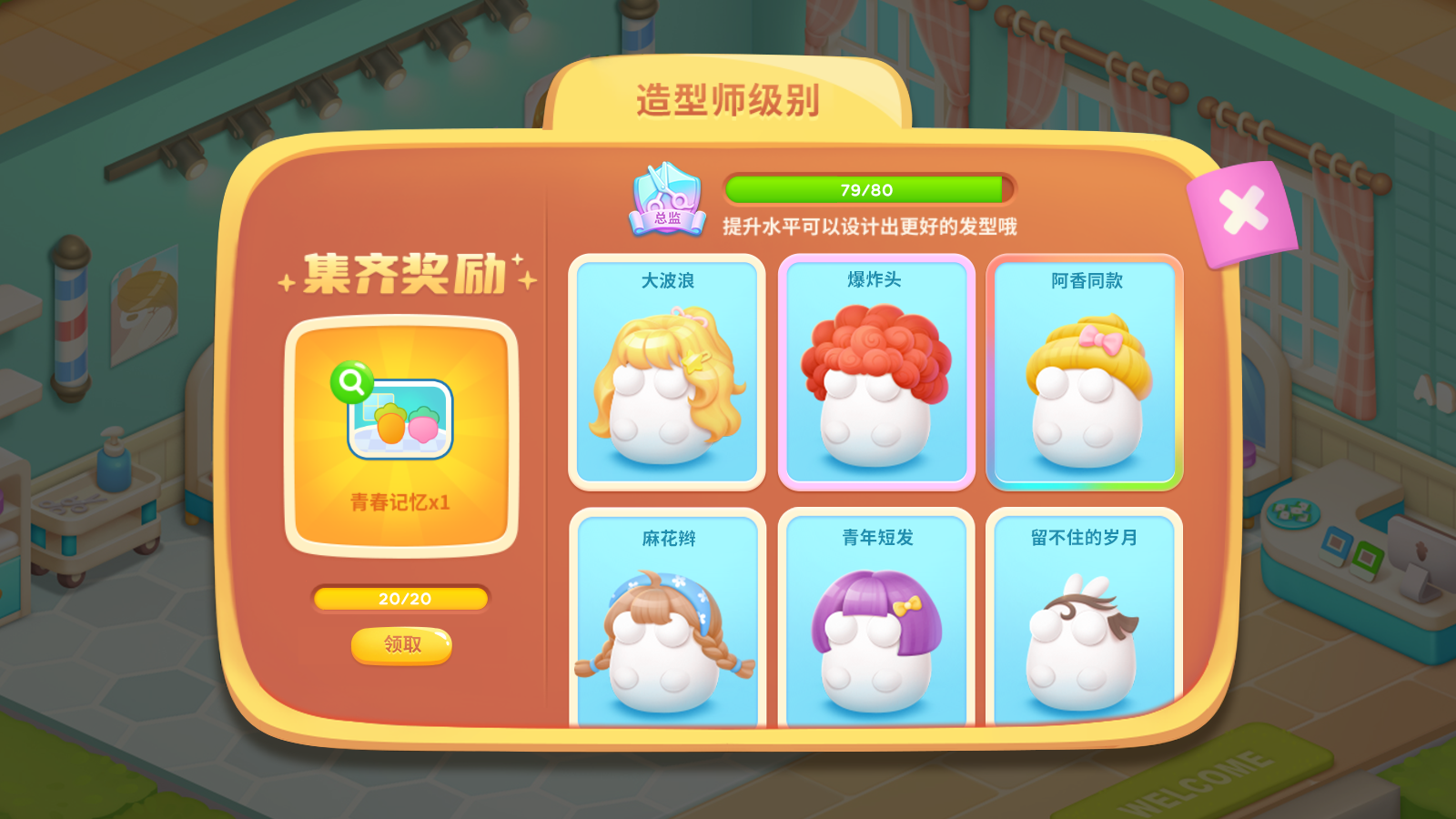Screen dimensions: 1456x819
Task: Tap the yellow 20/20 collection counter
Action: (399, 600)
